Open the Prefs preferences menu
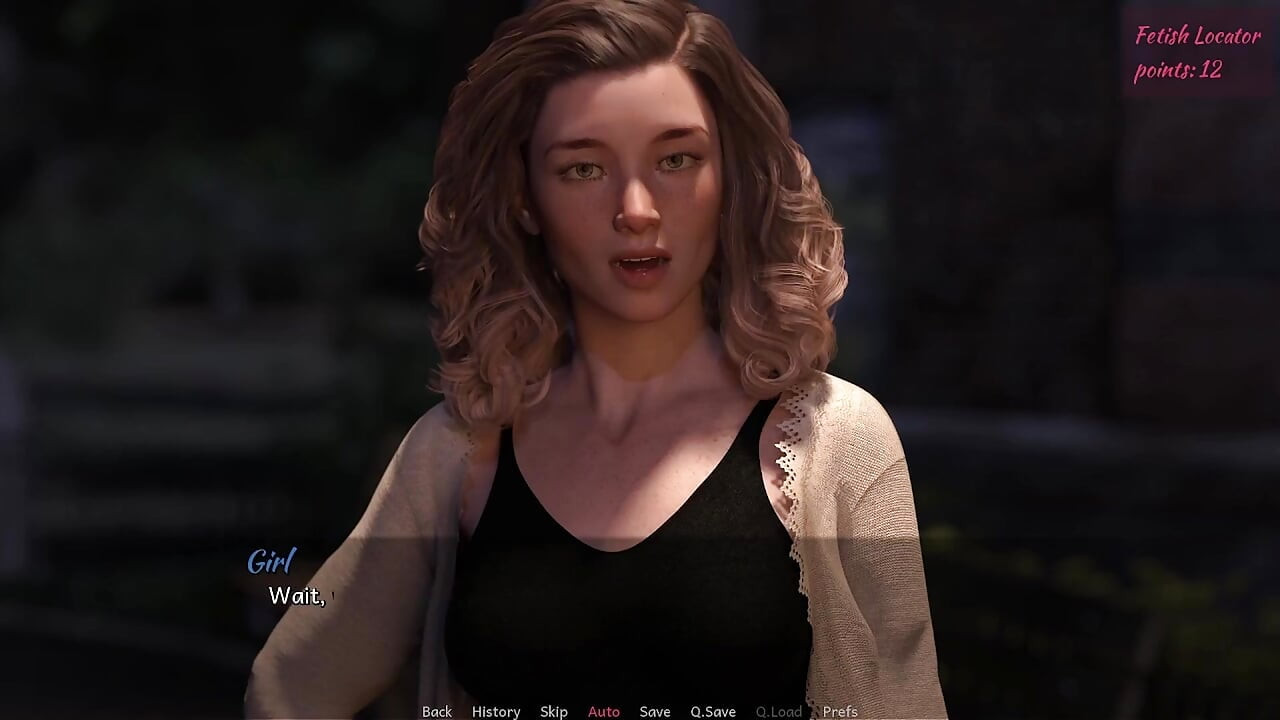This screenshot has height=720, width=1280. [x=840, y=711]
